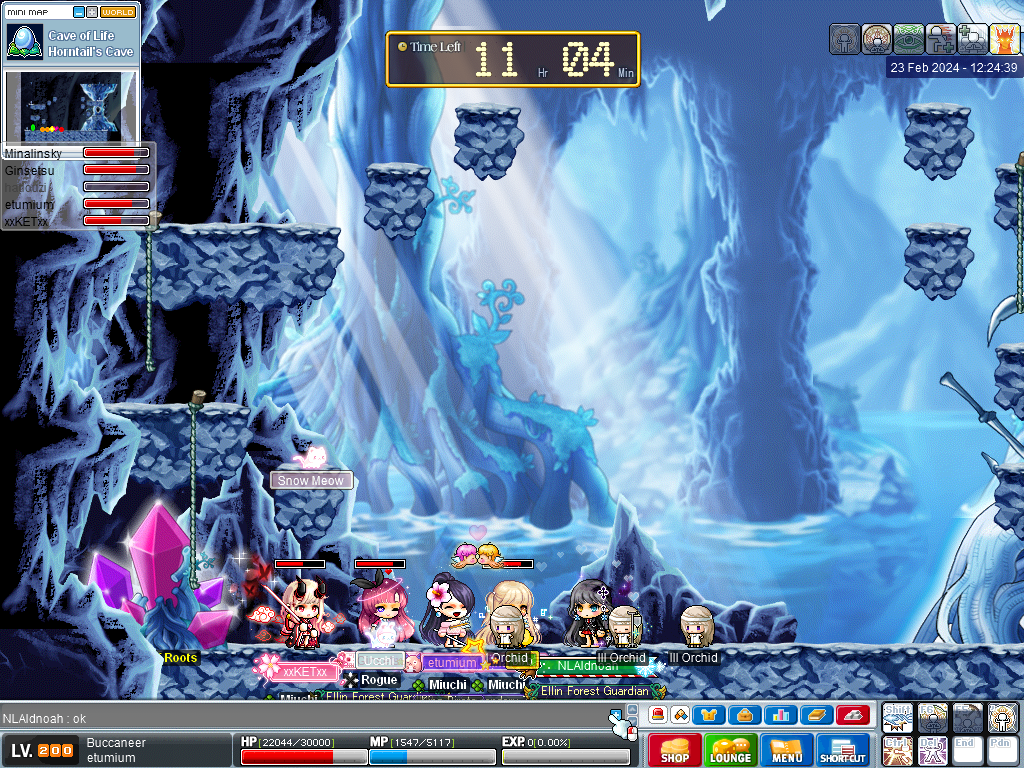Open the equipment window shirt icon
This screenshot has width=1024, height=768.
(x=712, y=714)
